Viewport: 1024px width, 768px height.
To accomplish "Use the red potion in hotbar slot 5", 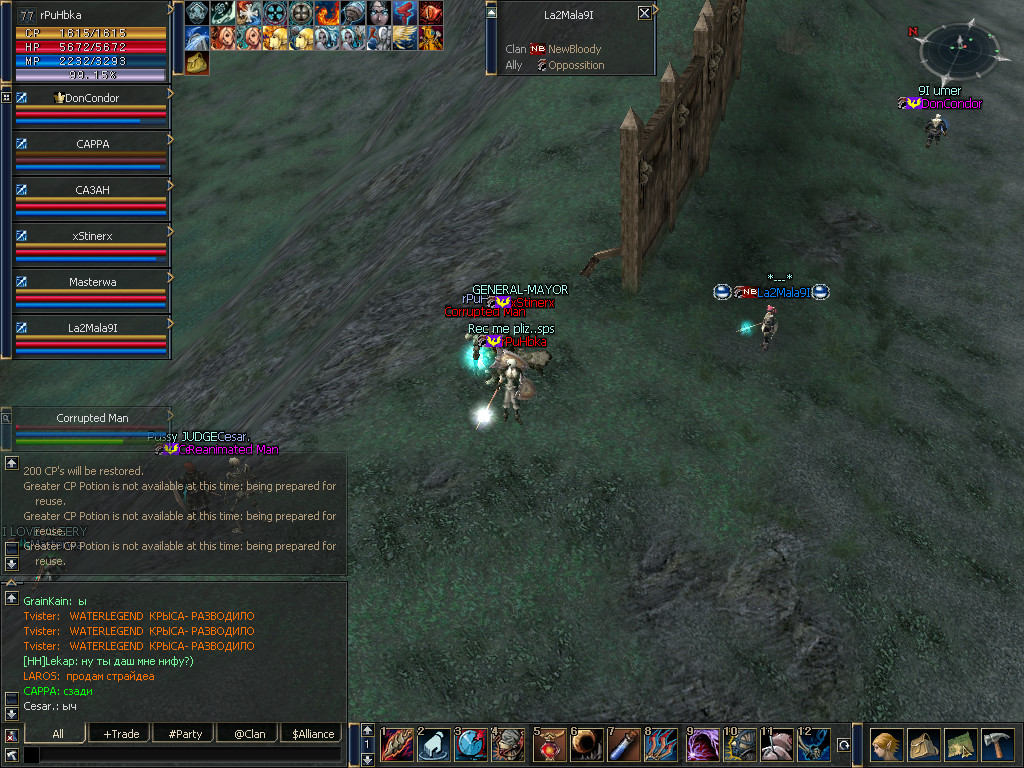I will pos(549,746).
